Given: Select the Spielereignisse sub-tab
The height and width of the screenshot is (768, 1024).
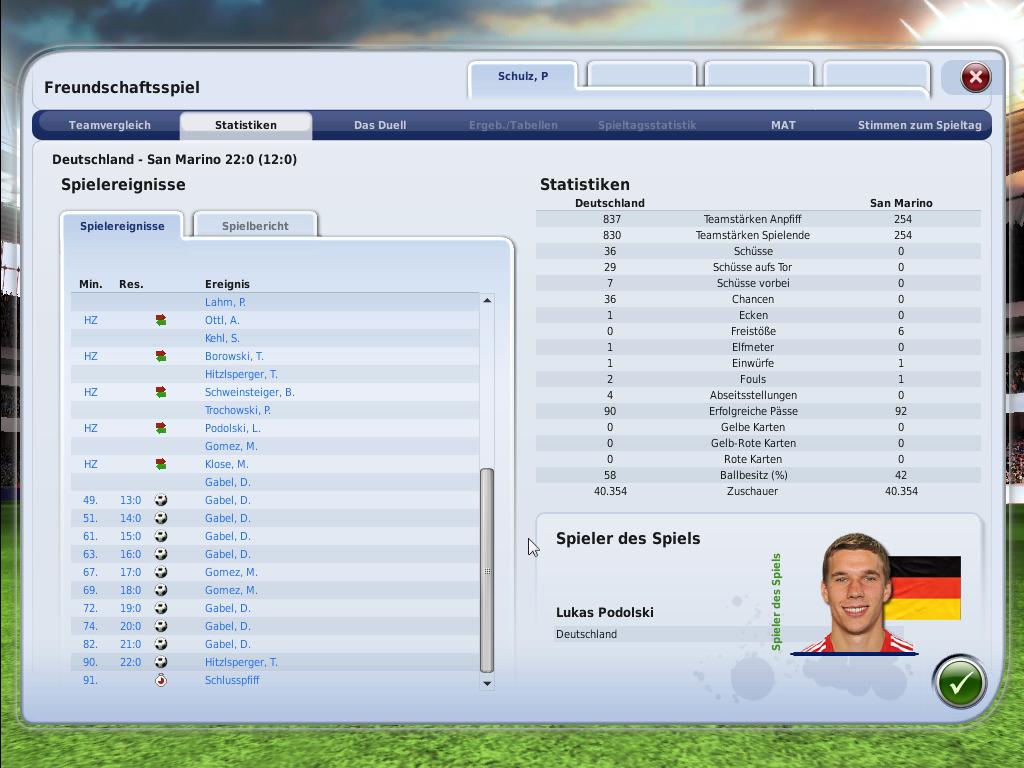Looking at the screenshot, I should (122, 226).
